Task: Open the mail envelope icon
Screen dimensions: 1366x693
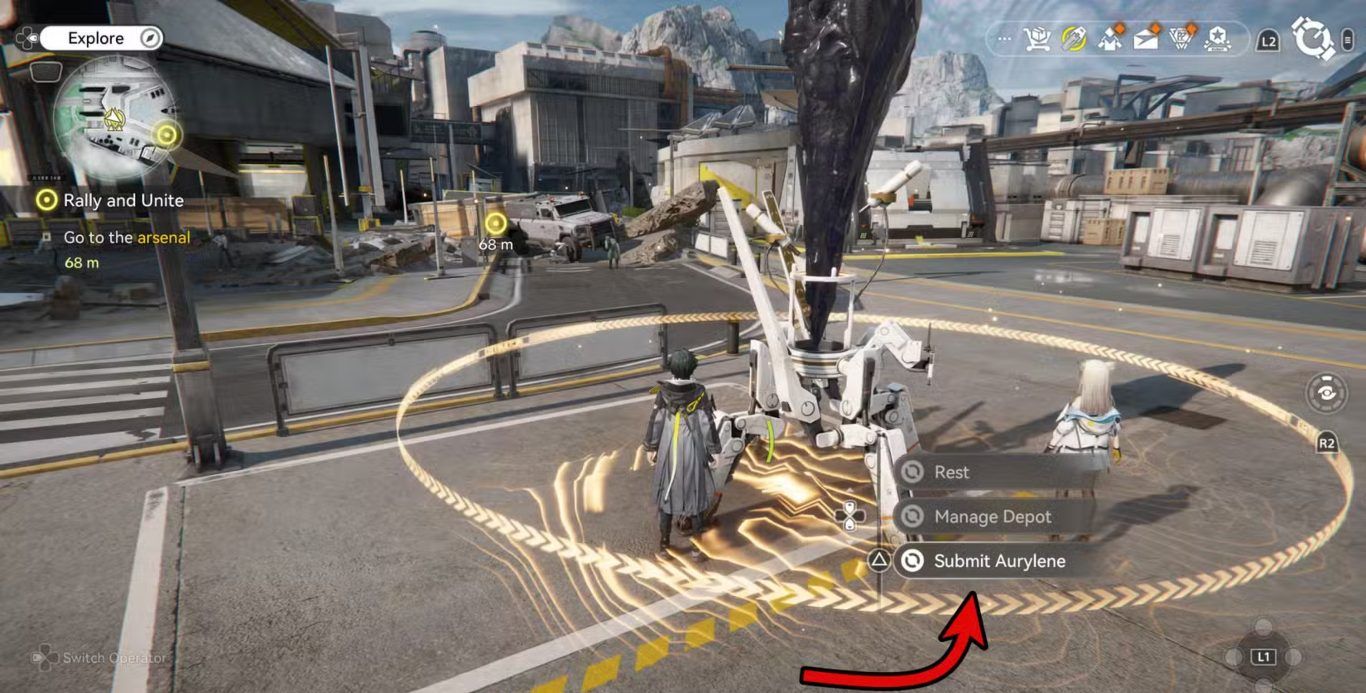Action: [1146, 40]
